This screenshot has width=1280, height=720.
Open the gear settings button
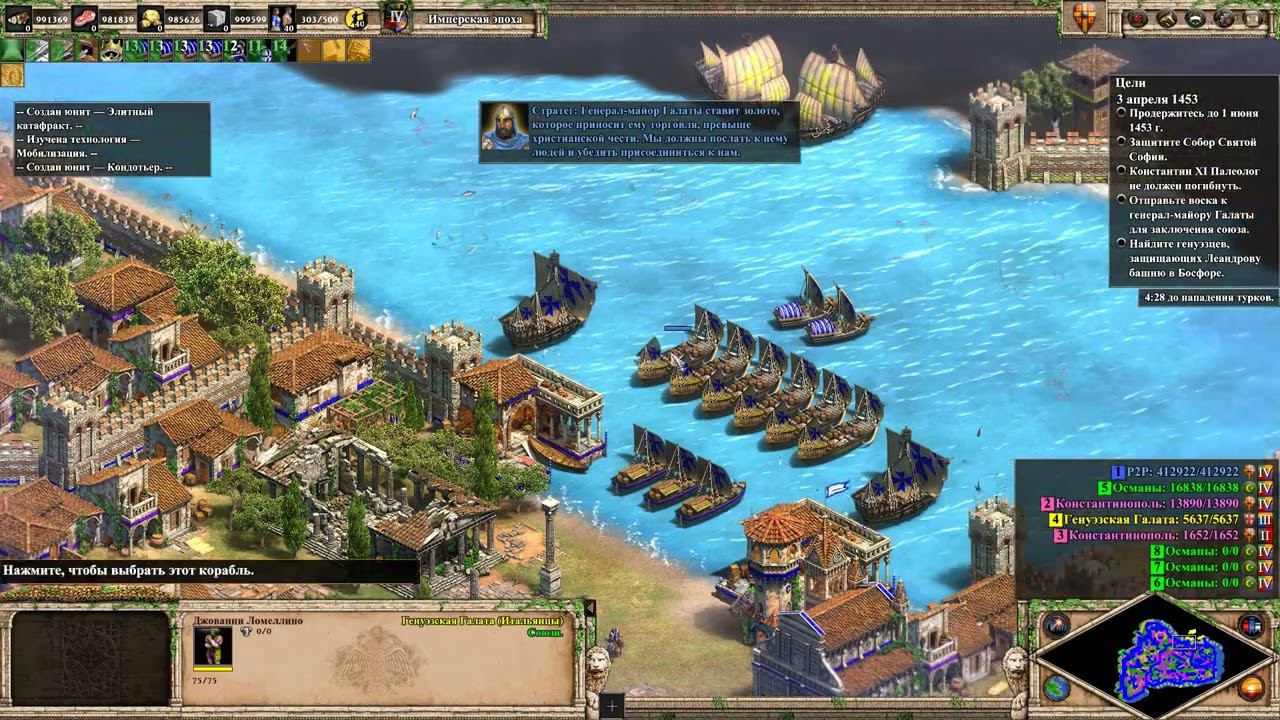tap(1224, 18)
